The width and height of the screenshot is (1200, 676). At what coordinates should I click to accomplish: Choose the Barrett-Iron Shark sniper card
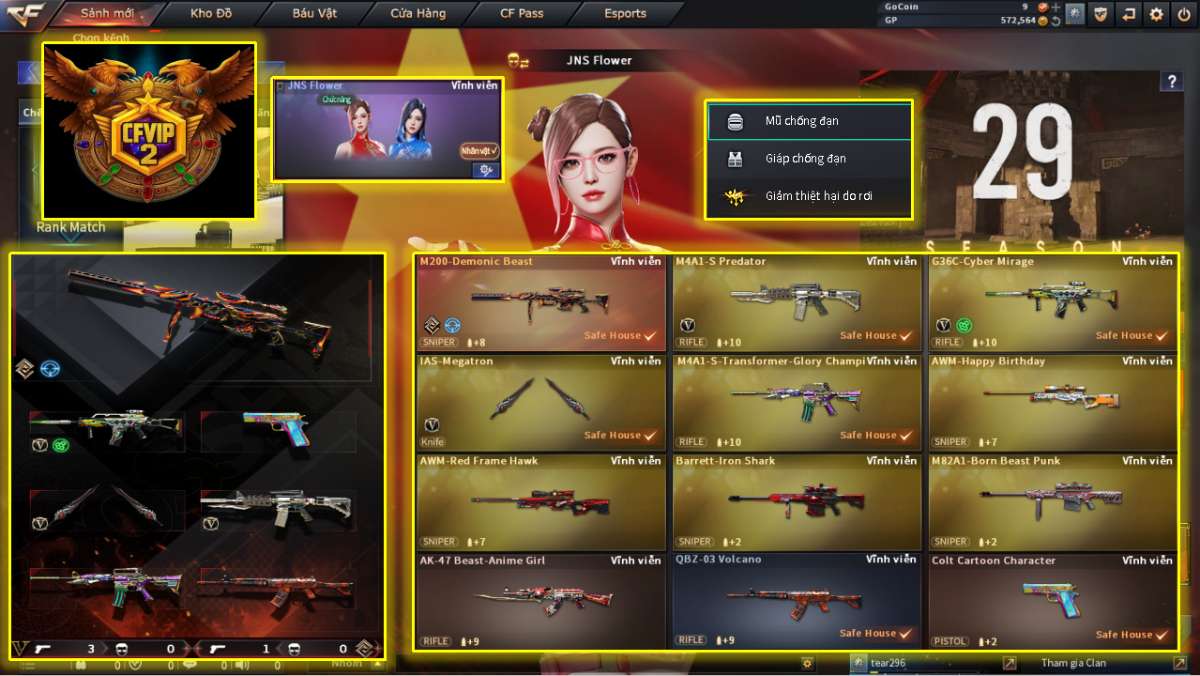tap(796, 502)
